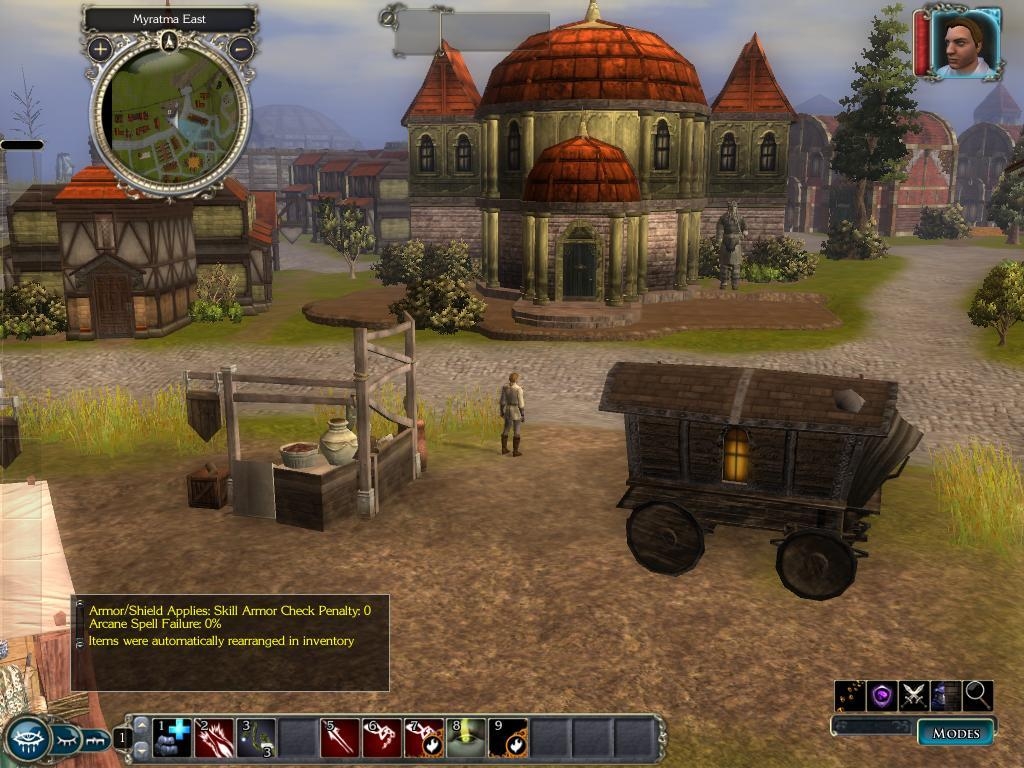Toggle the purple shield mode icon
The image size is (1024, 768).
click(882, 695)
